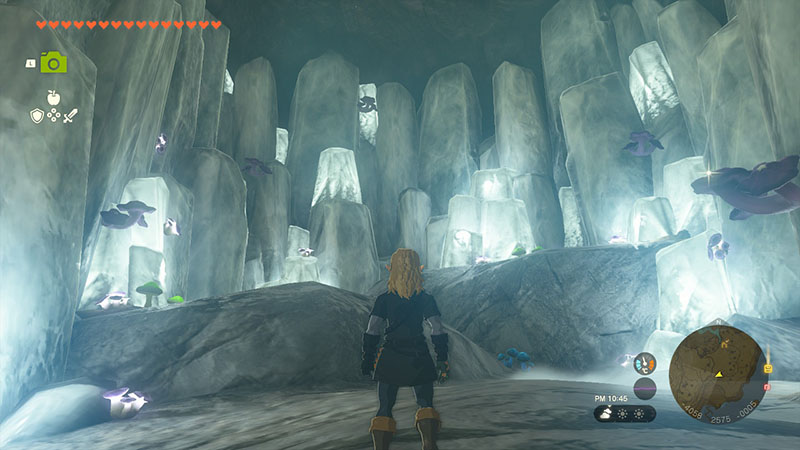Click the temperature gauge dial
Viewport: 800px width, 450px height.
(645, 364)
